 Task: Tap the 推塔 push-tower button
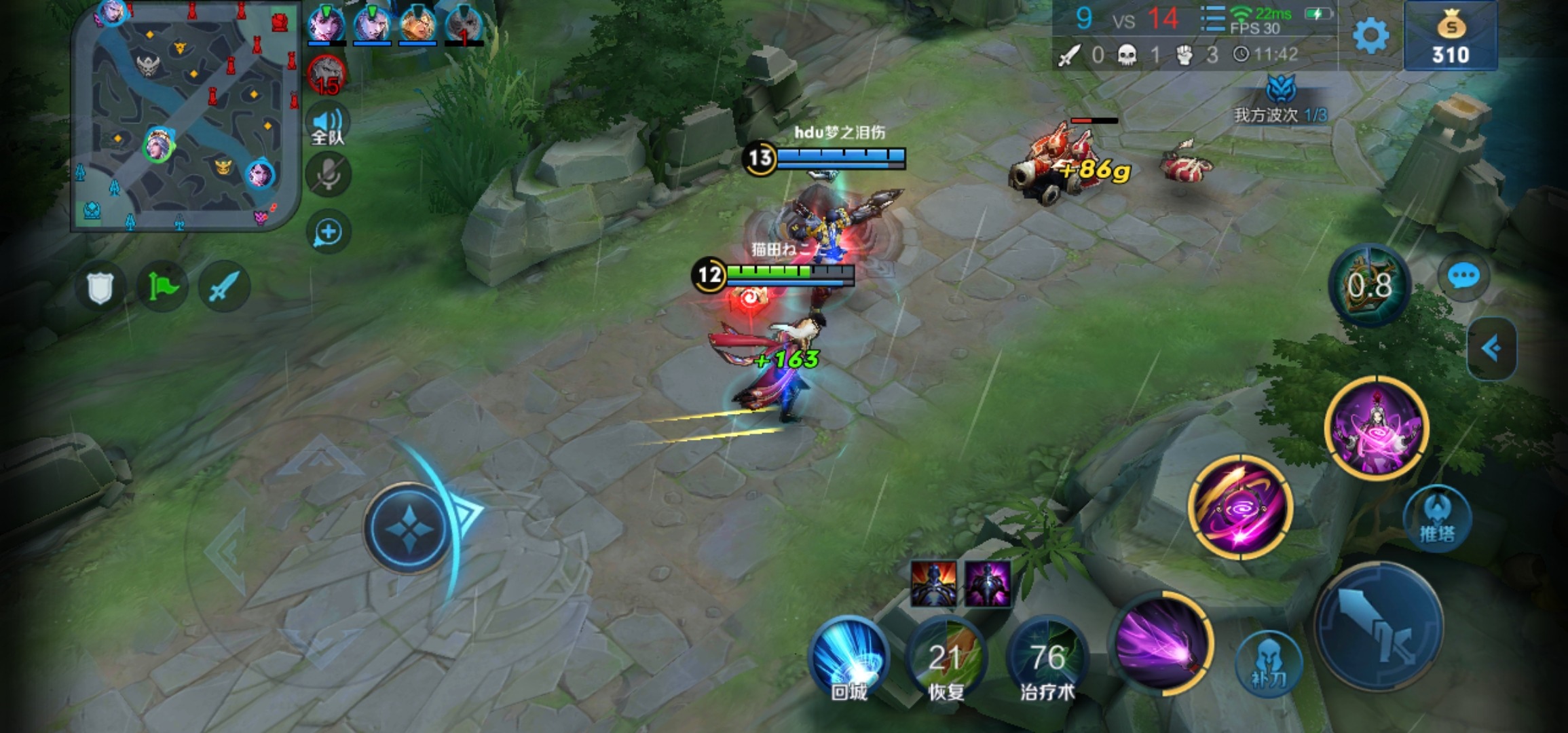tap(1437, 519)
